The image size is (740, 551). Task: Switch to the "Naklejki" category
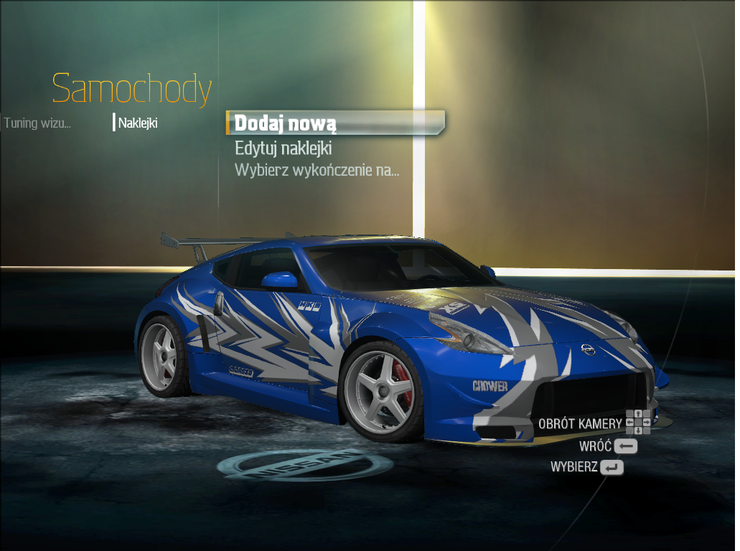pos(138,124)
